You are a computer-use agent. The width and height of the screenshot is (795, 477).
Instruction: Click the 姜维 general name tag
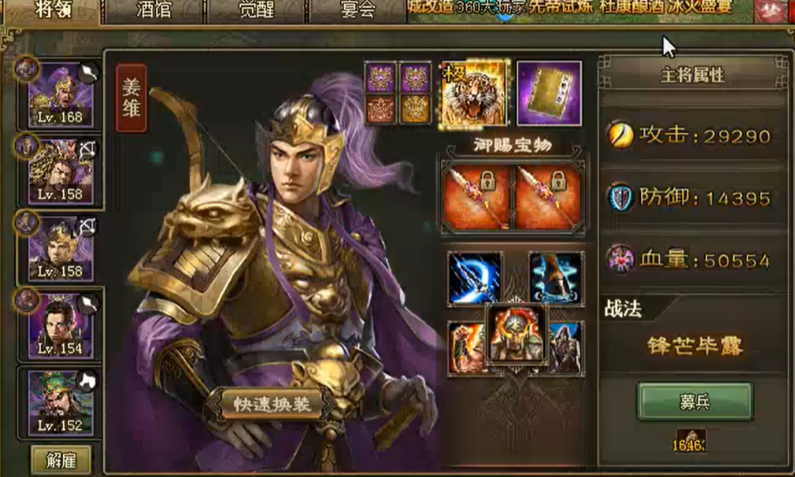point(132,98)
